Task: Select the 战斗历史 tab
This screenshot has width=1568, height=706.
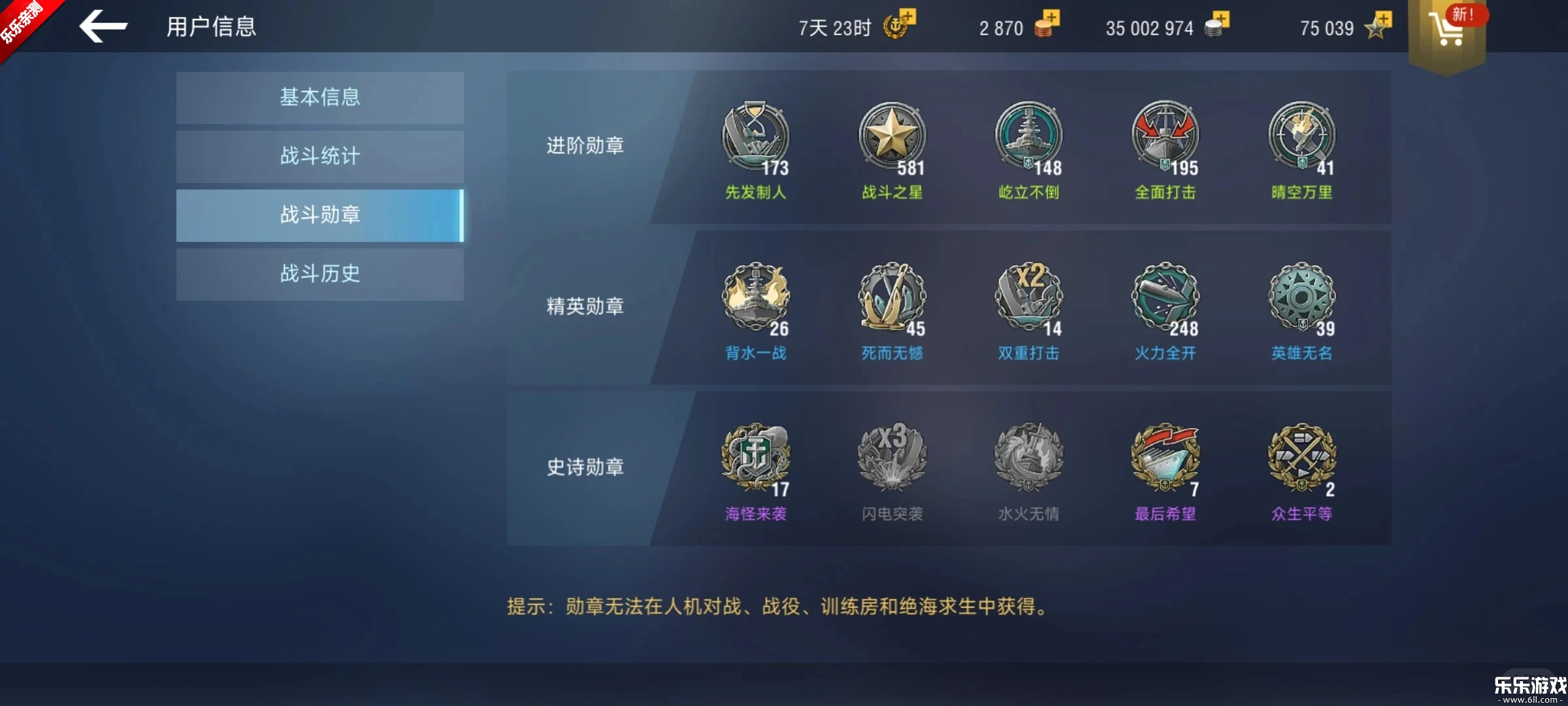Action: [319, 274]
